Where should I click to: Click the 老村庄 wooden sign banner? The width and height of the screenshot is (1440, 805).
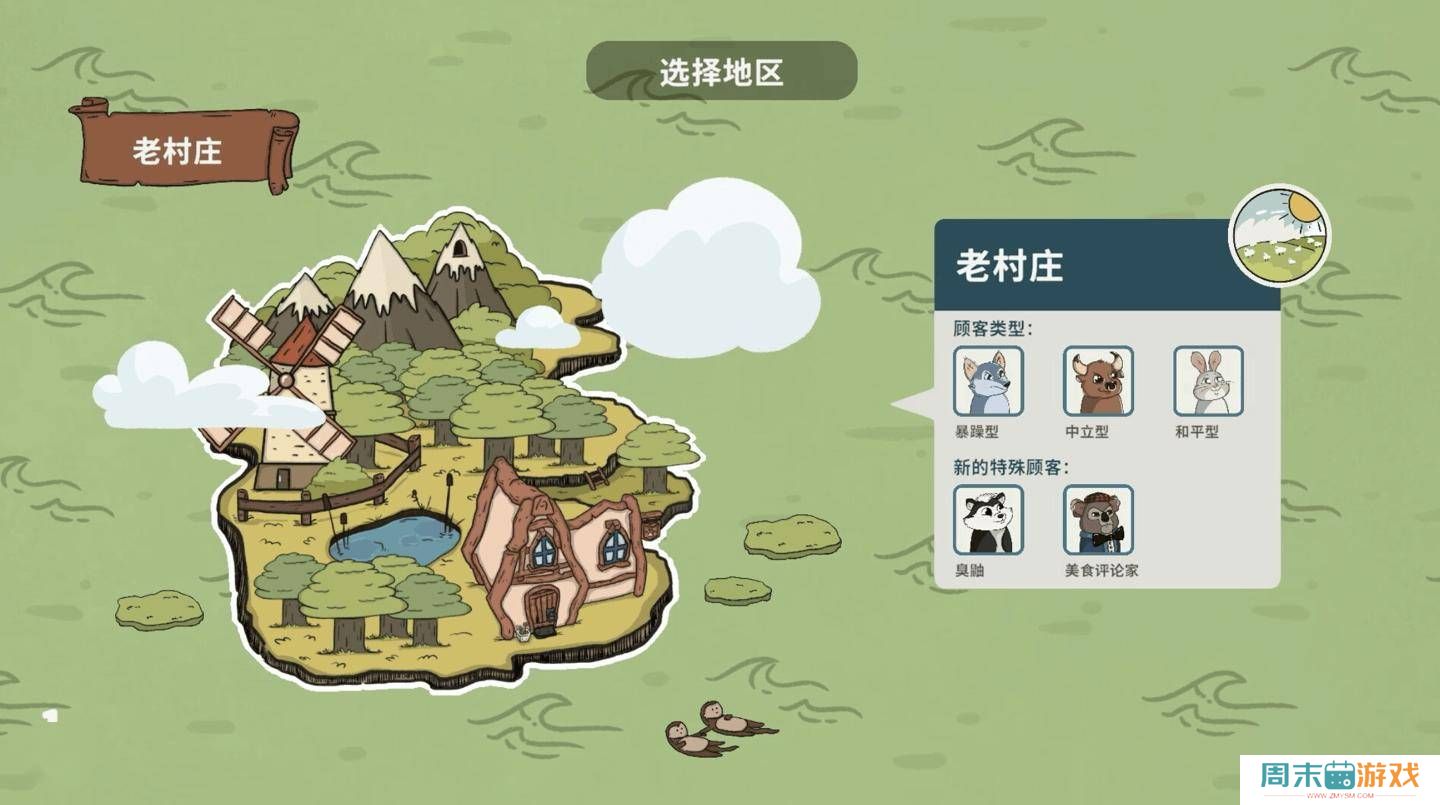click(180, 150)
